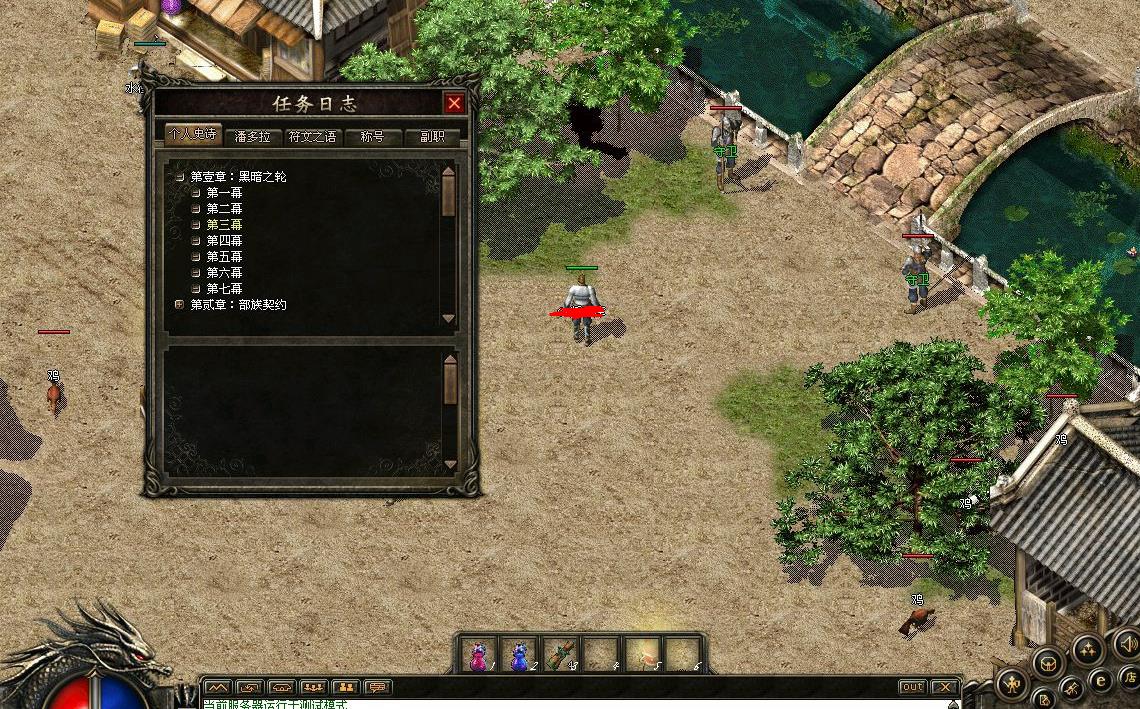Expand chapter 第贰章：部族契约
Viewport: 1140px width, 709px height.
[180, 304]
